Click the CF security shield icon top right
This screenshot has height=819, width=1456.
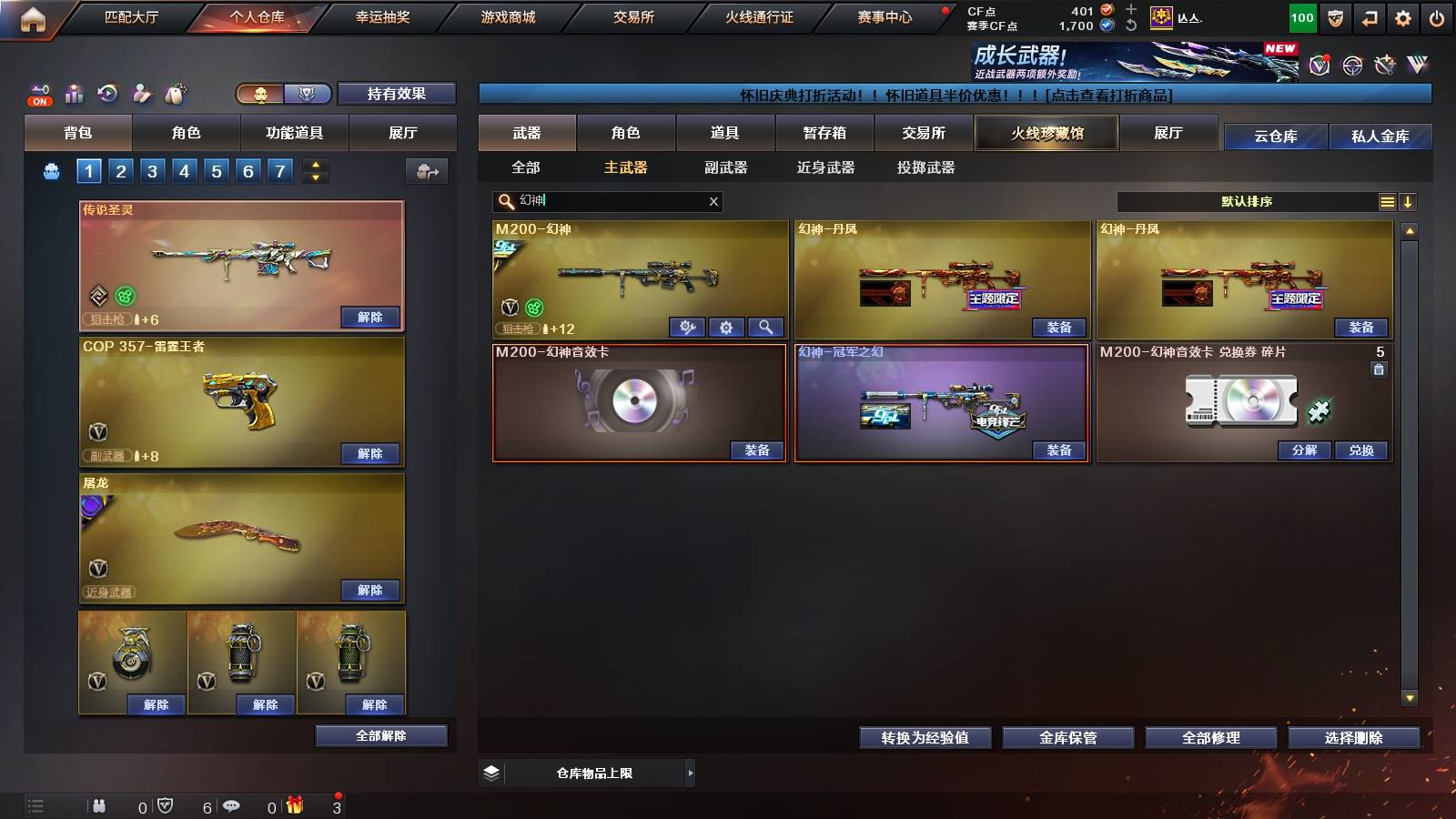(x=1334, y=16)
